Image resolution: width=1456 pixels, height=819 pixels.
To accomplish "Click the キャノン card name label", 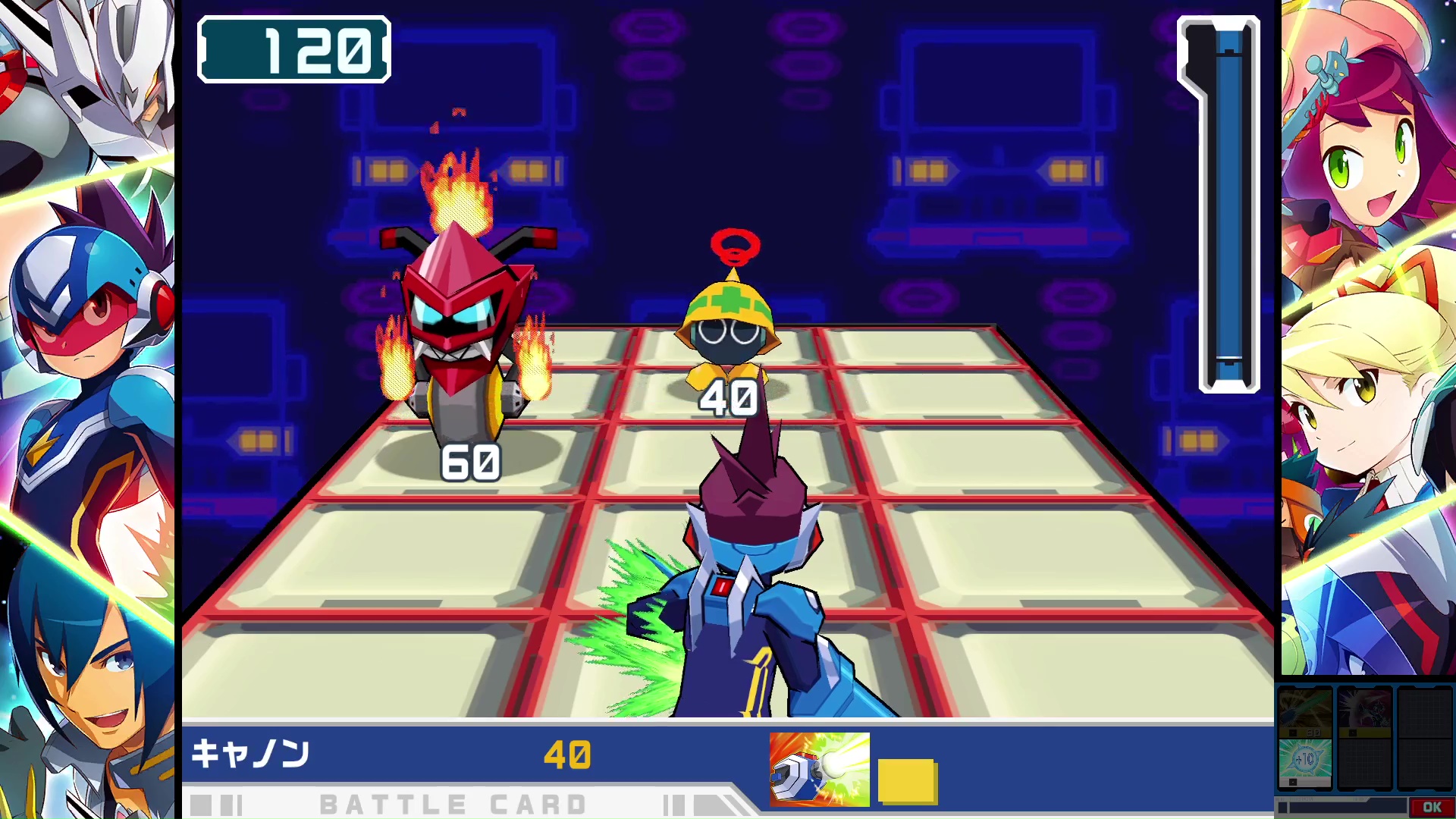I will tap(250, 755).
